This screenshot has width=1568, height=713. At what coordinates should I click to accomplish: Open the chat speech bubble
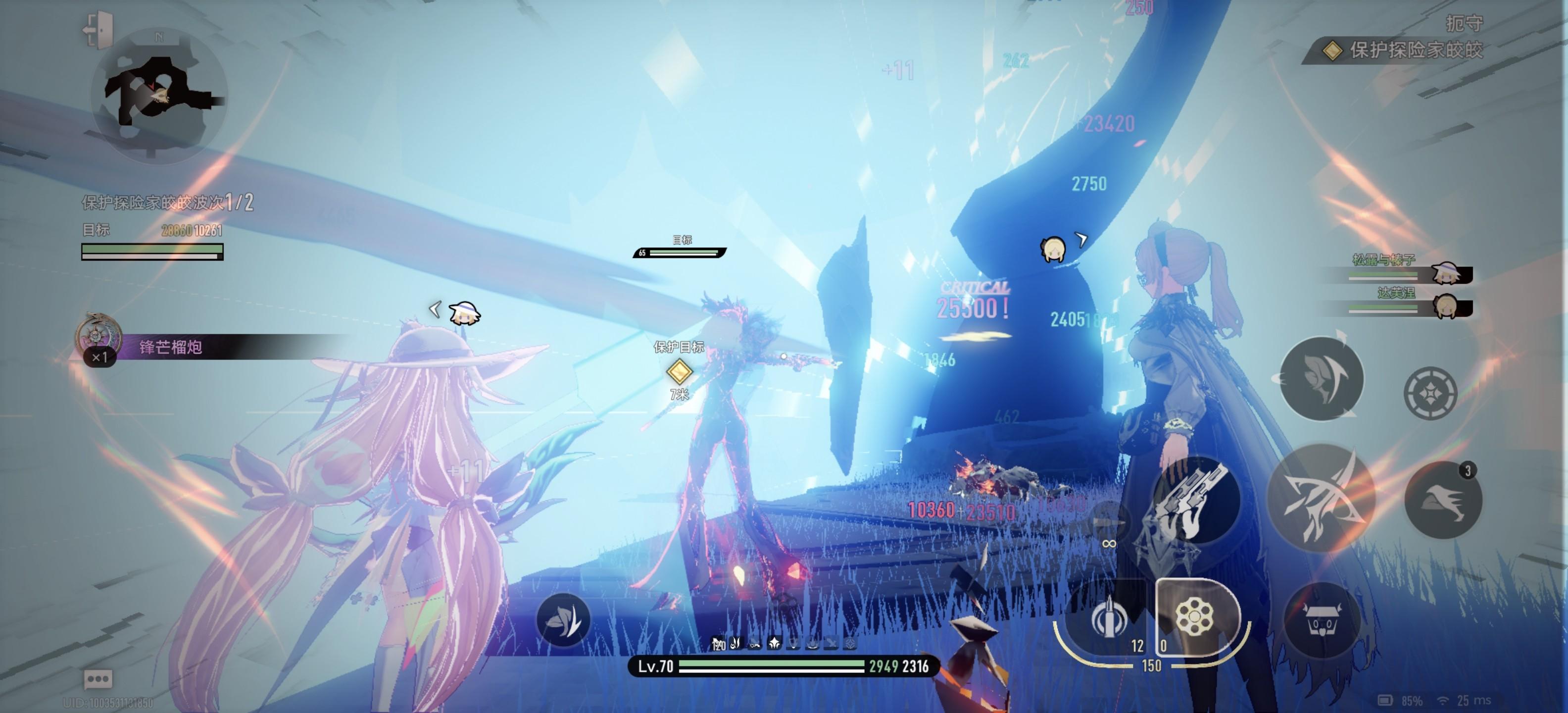pyautogui.click(x=98, y=678)
